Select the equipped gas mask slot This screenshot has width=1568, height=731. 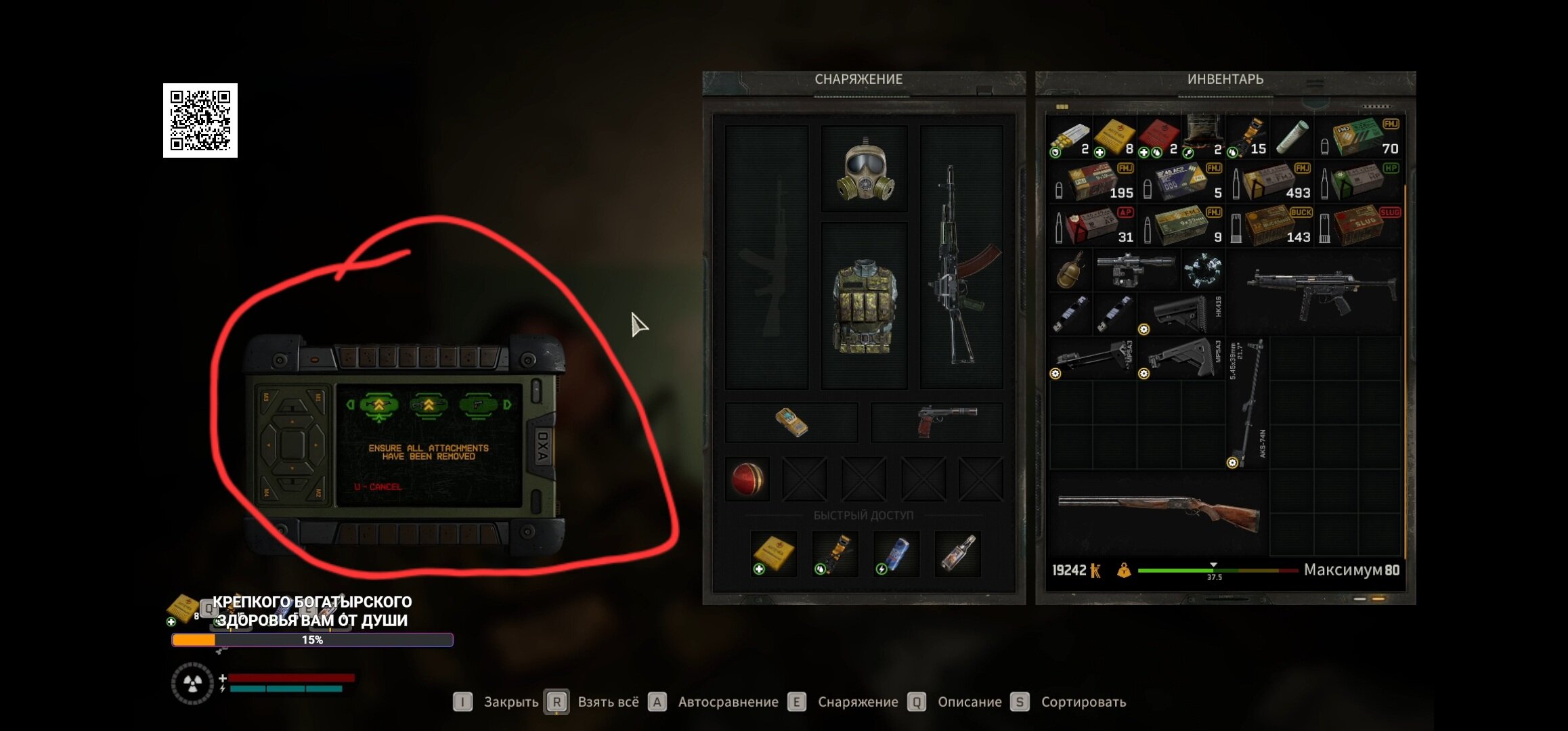click(864, 169)
